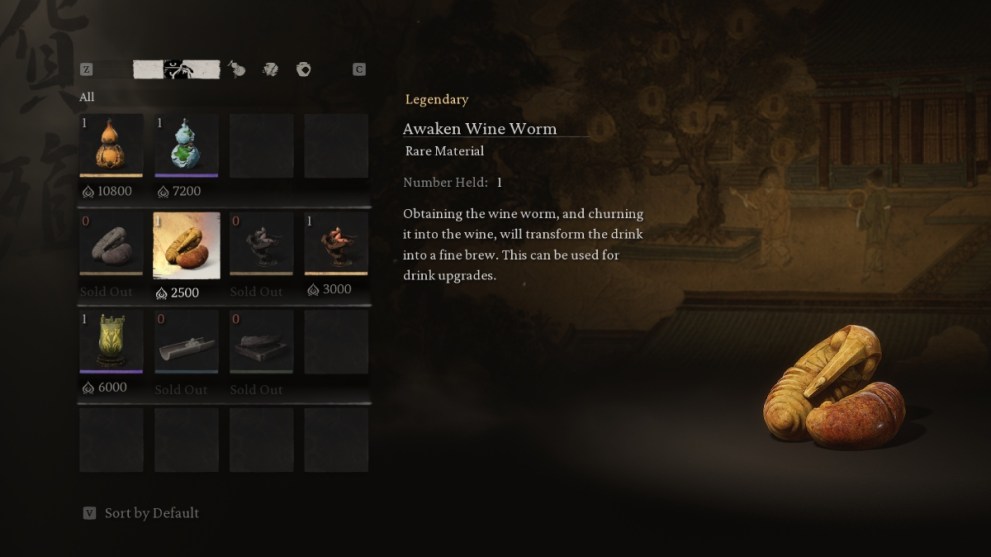Screen dimensions: 991x557
Task: Select the red figurine priced at 3000
Action: click(336, 244)
